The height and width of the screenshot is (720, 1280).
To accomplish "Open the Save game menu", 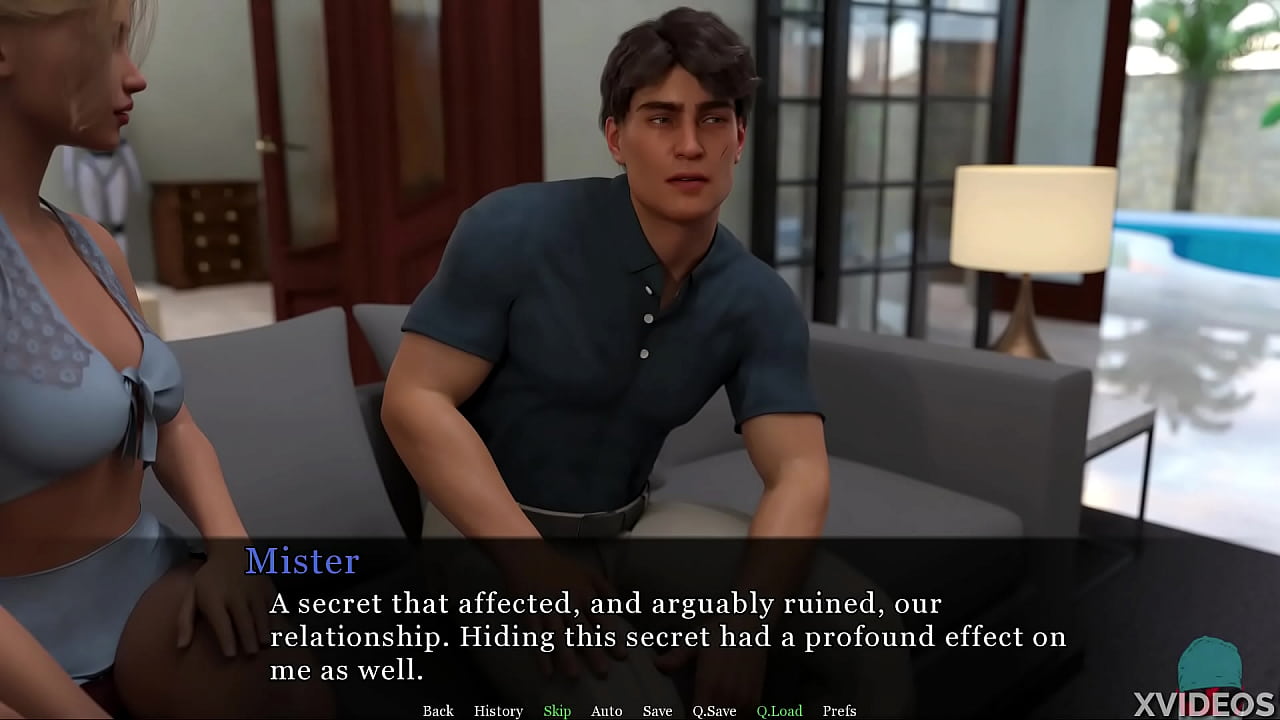I will (657, 711).
